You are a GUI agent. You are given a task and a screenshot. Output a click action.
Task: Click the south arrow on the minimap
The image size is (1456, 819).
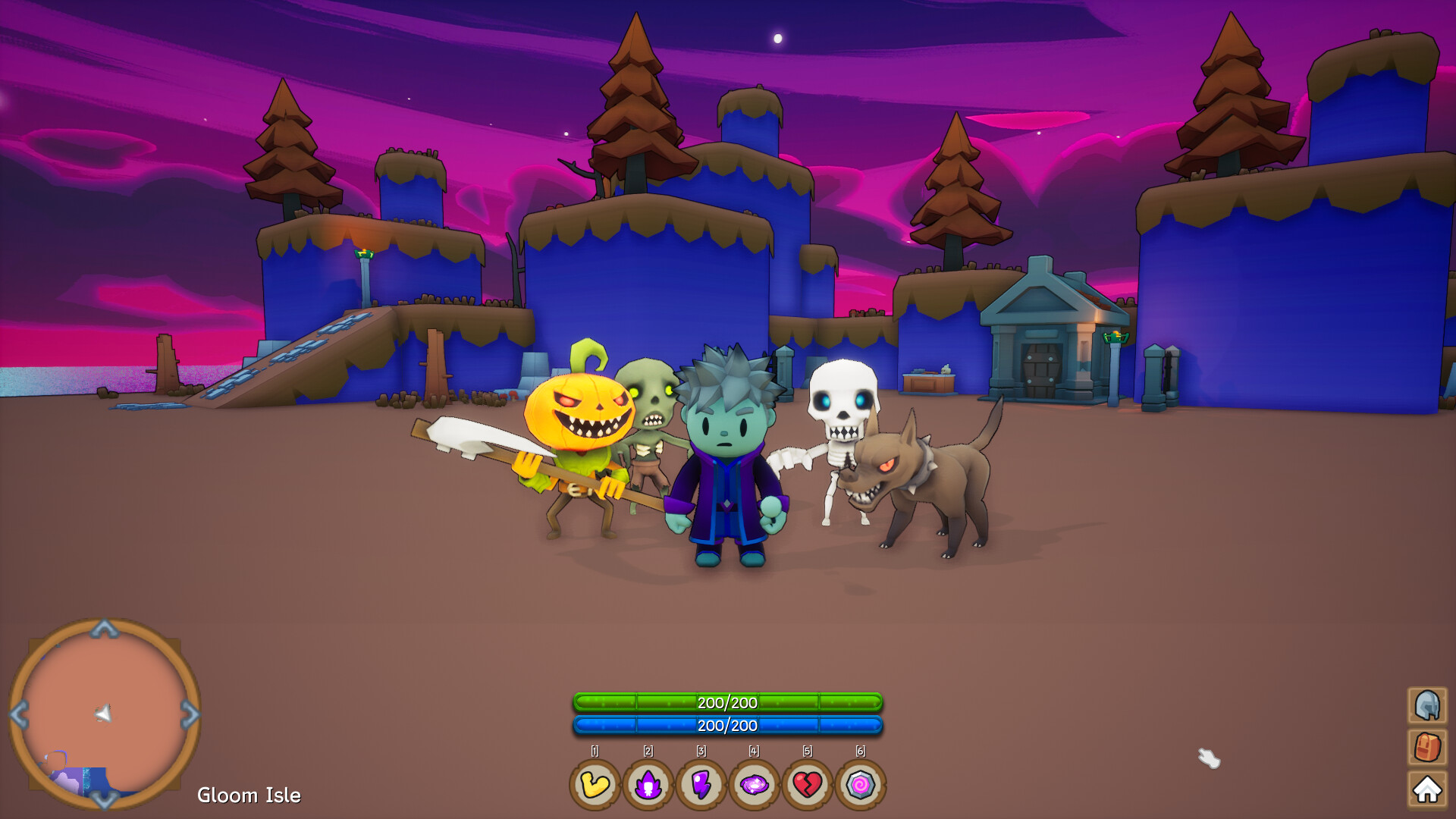tap(103, 802)
